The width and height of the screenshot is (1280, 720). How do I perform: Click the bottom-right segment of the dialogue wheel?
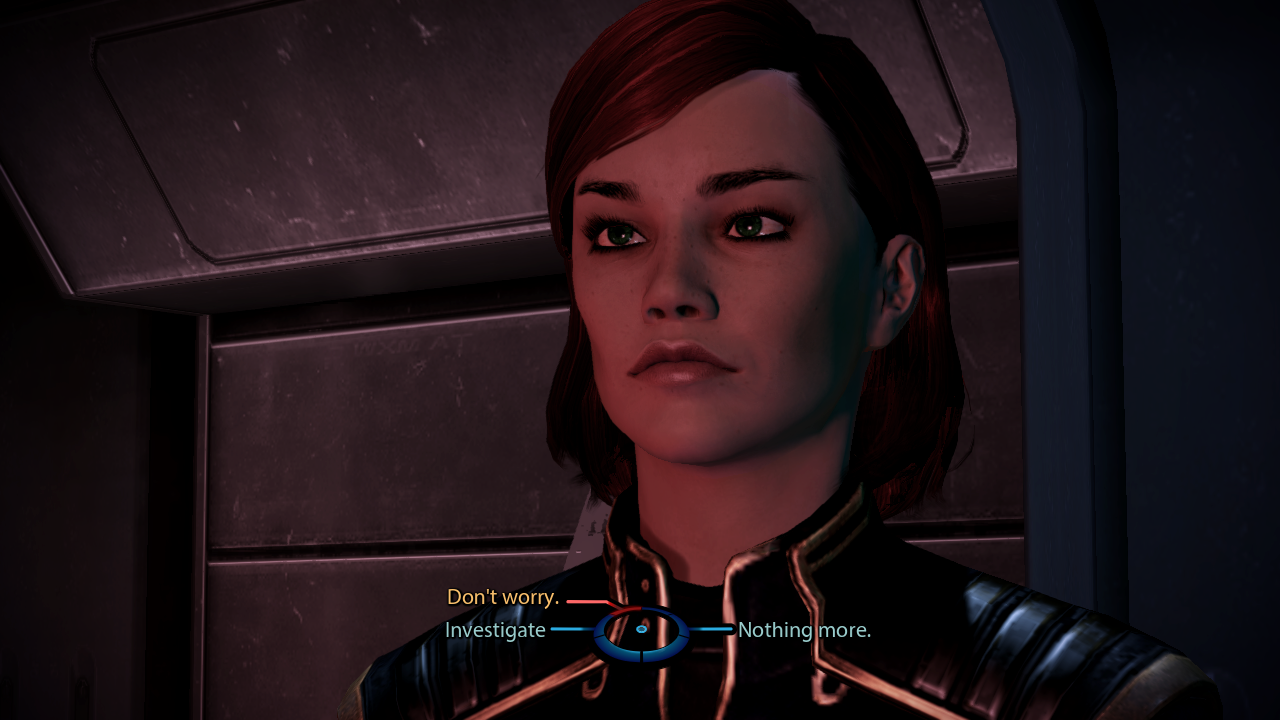click(664, 650)
